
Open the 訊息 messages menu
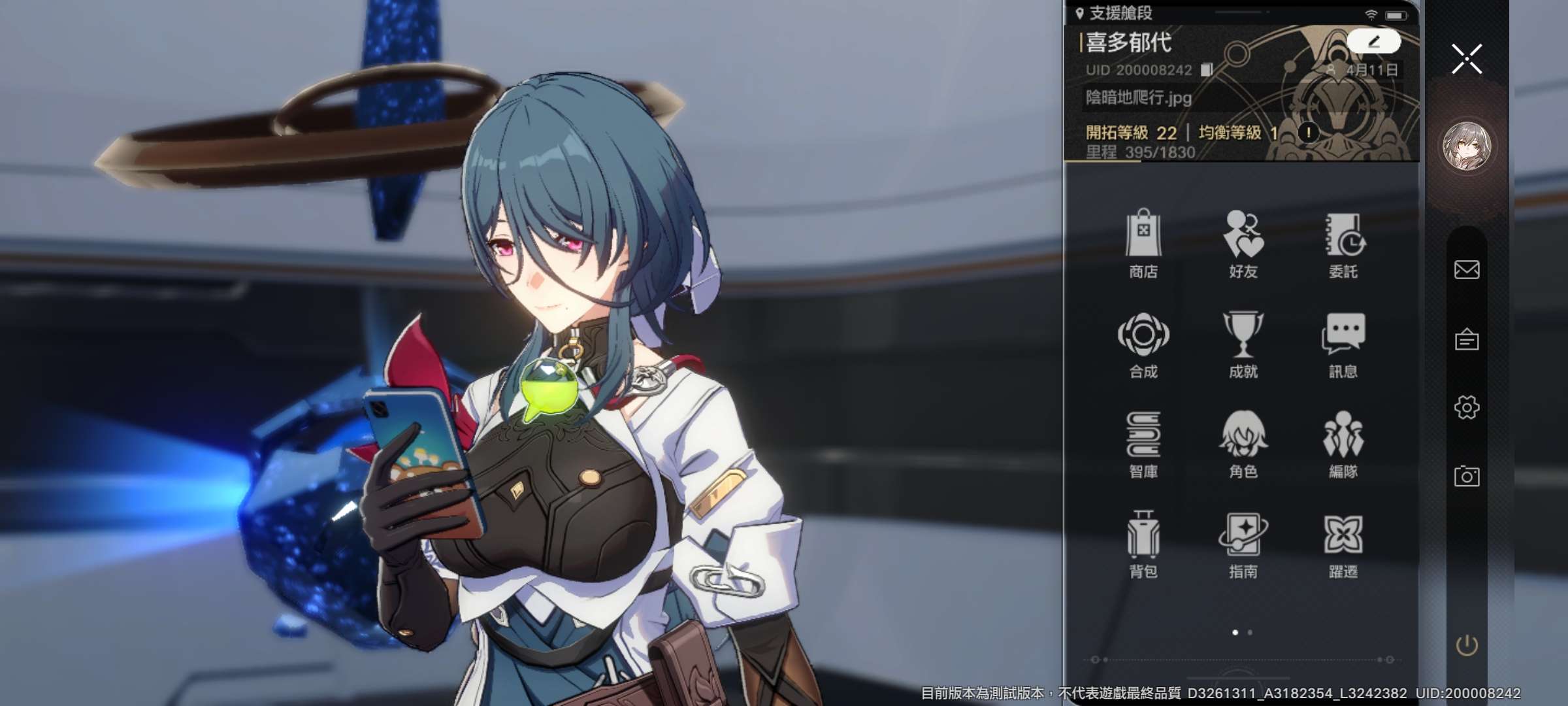[1343, 343]
